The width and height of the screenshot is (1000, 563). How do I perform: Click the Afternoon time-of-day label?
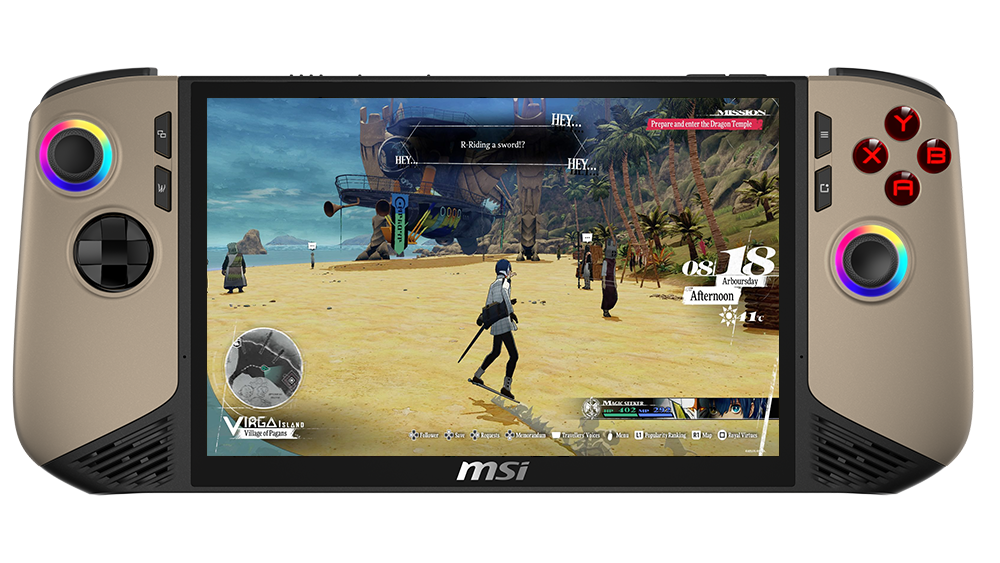[x=712, y=296]
